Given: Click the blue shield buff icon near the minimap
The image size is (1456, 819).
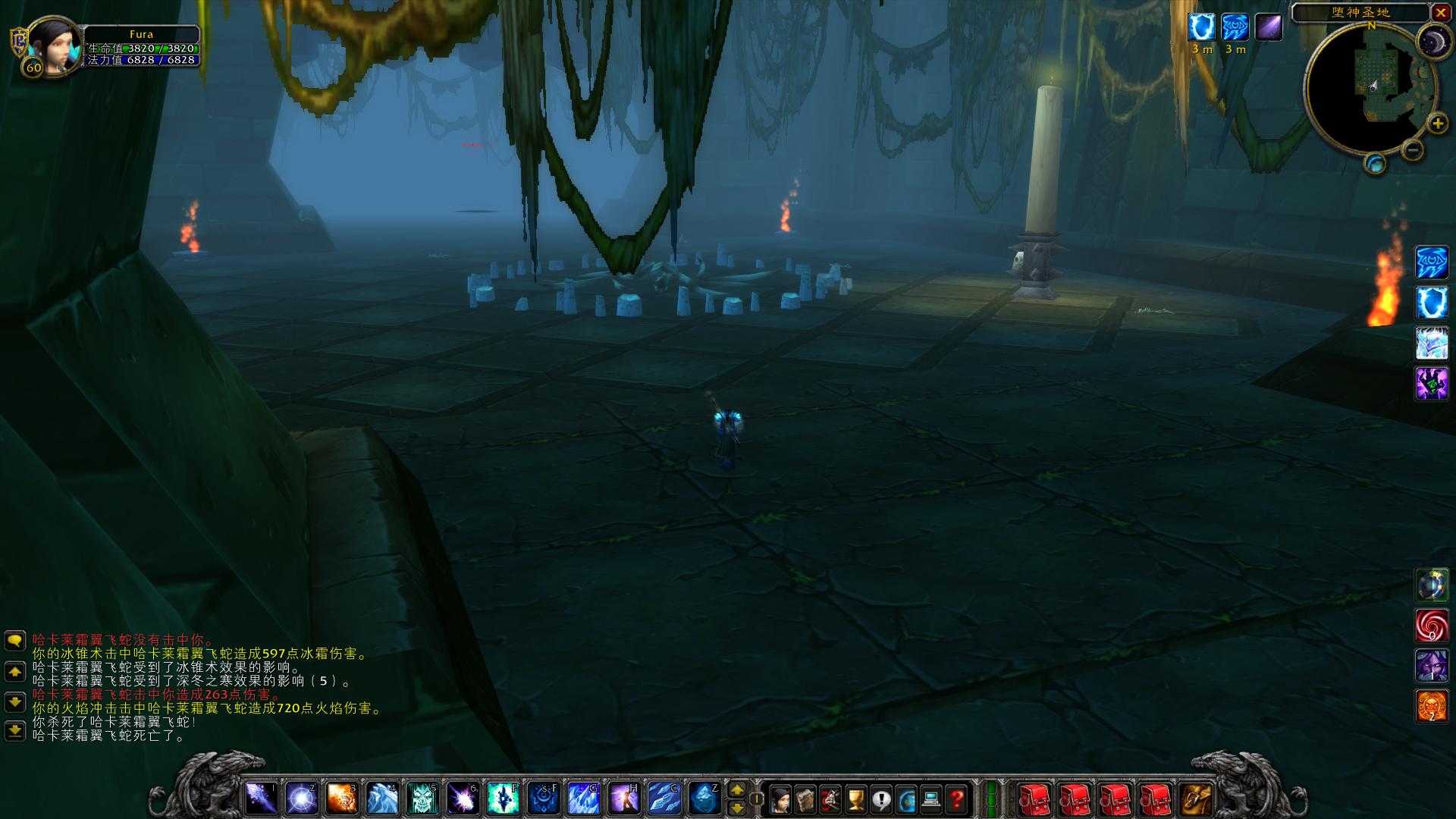Looking at the screenshot, I should coord(1201,27).
